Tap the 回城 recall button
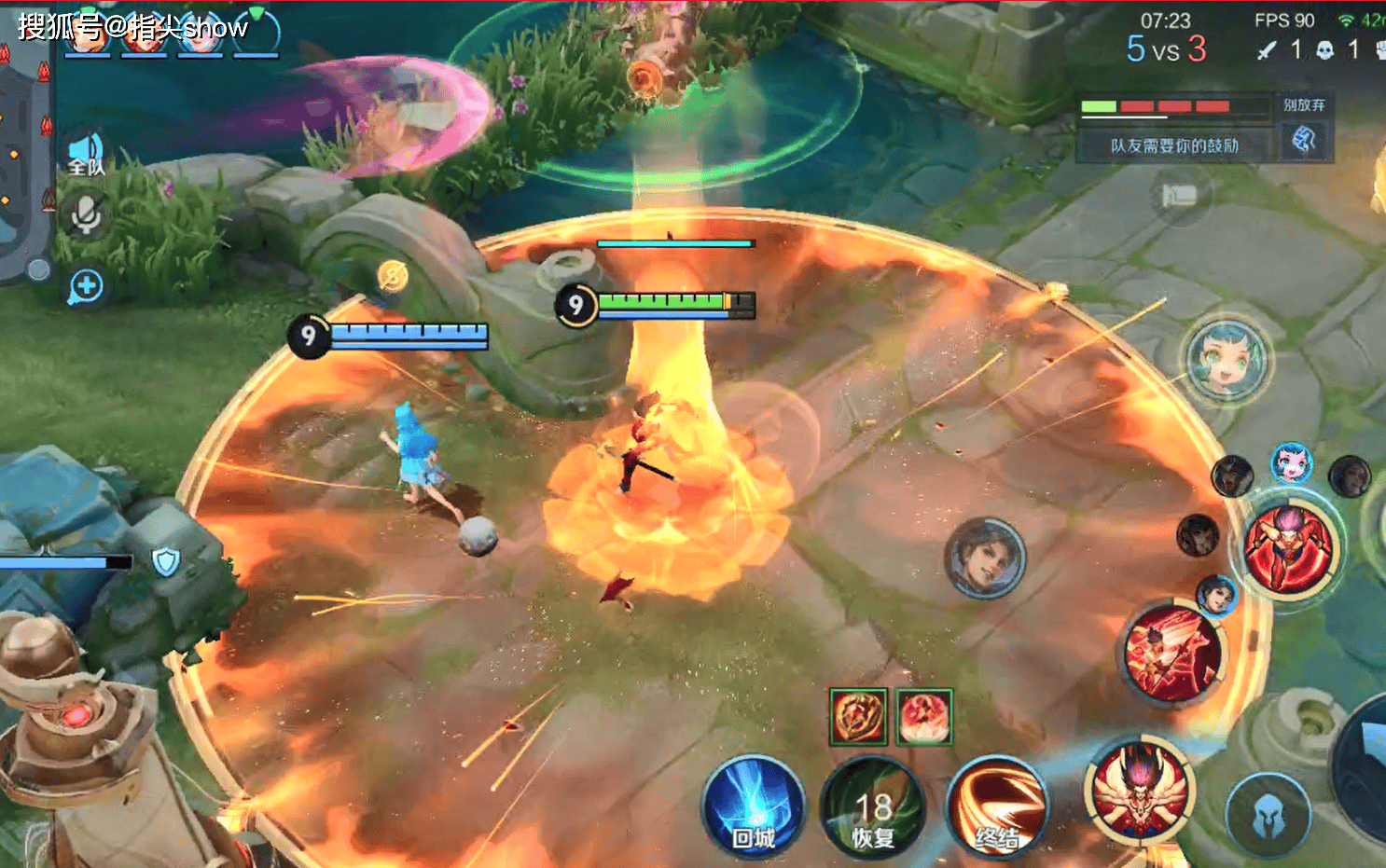 (754, 807)
